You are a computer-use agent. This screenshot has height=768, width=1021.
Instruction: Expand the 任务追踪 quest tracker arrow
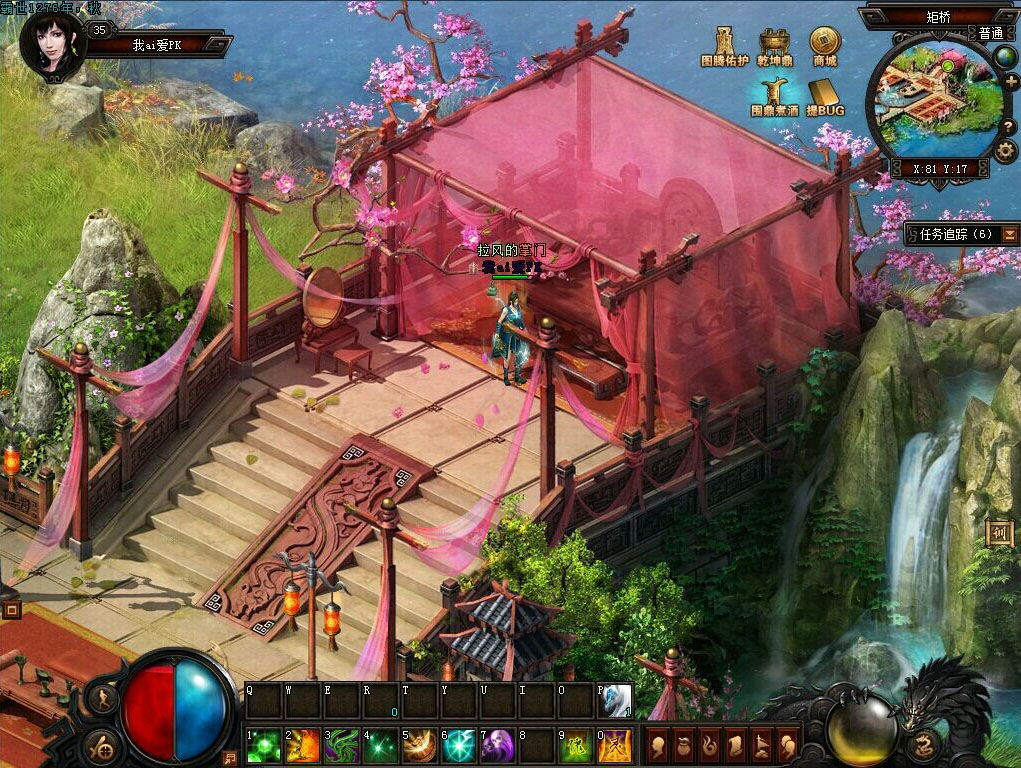[x=1010, y=234]
